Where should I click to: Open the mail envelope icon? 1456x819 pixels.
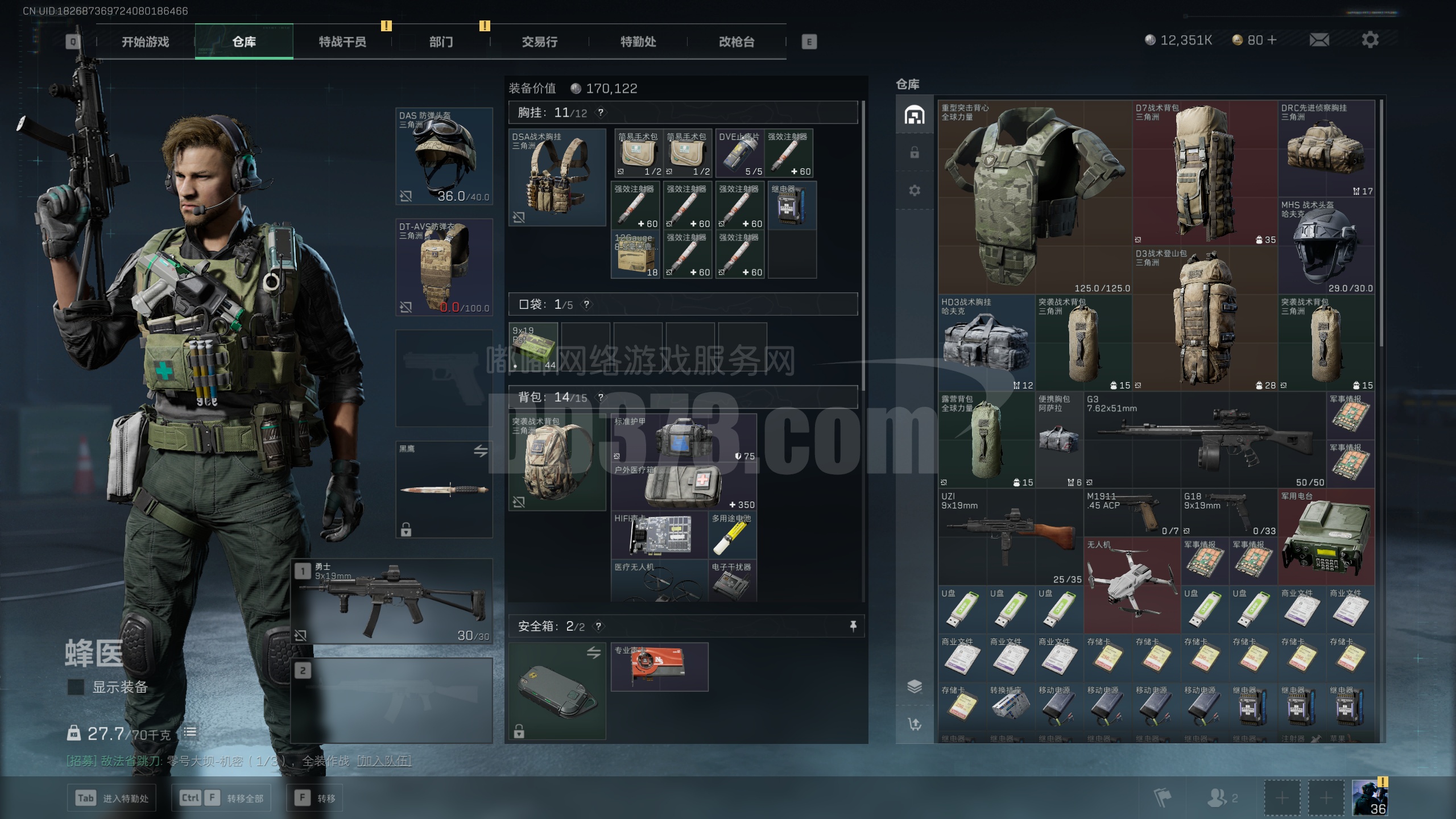pos(1319,40)
